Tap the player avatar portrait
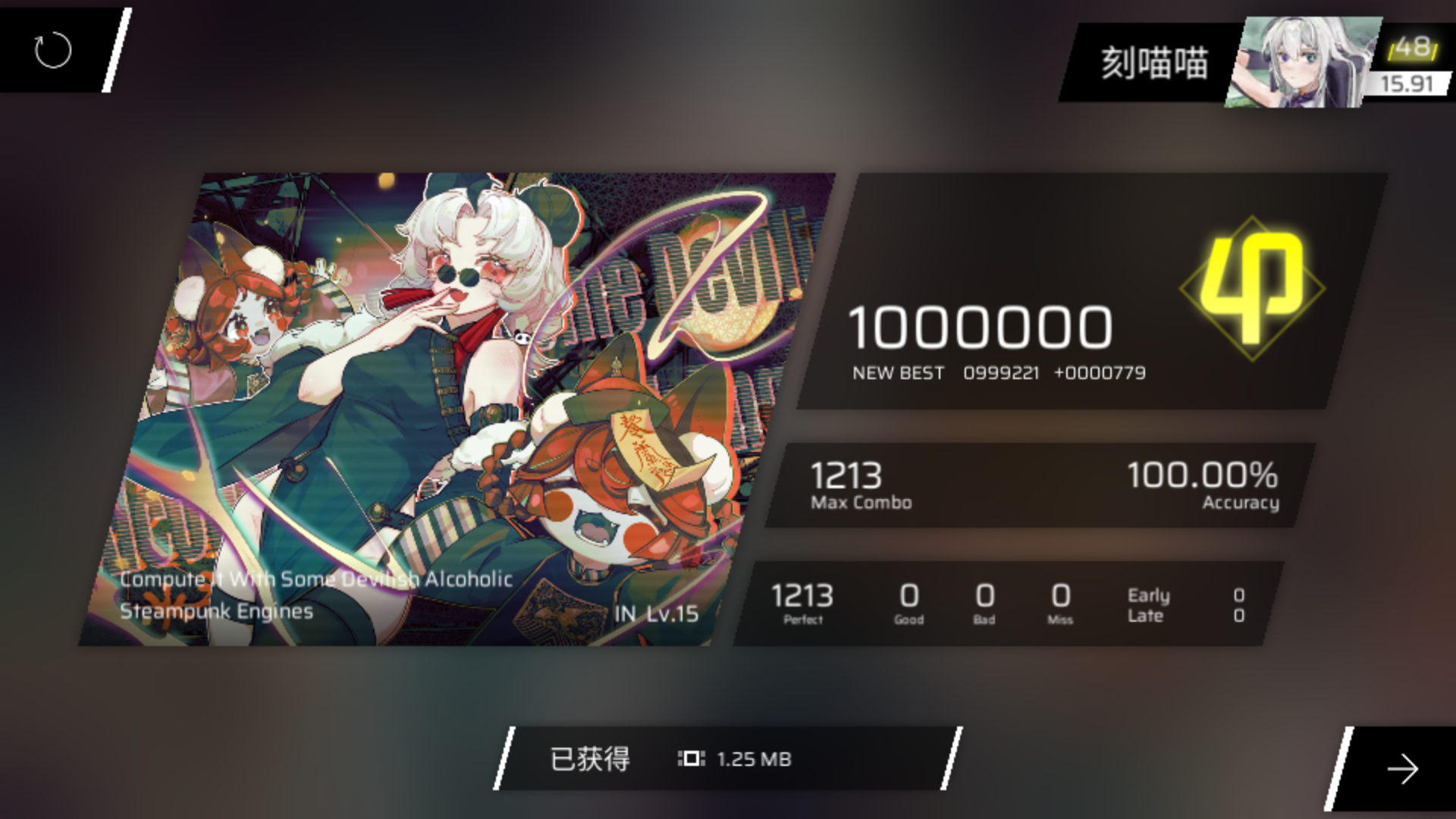The image size is (1456, 819). tap(1304, 59)
